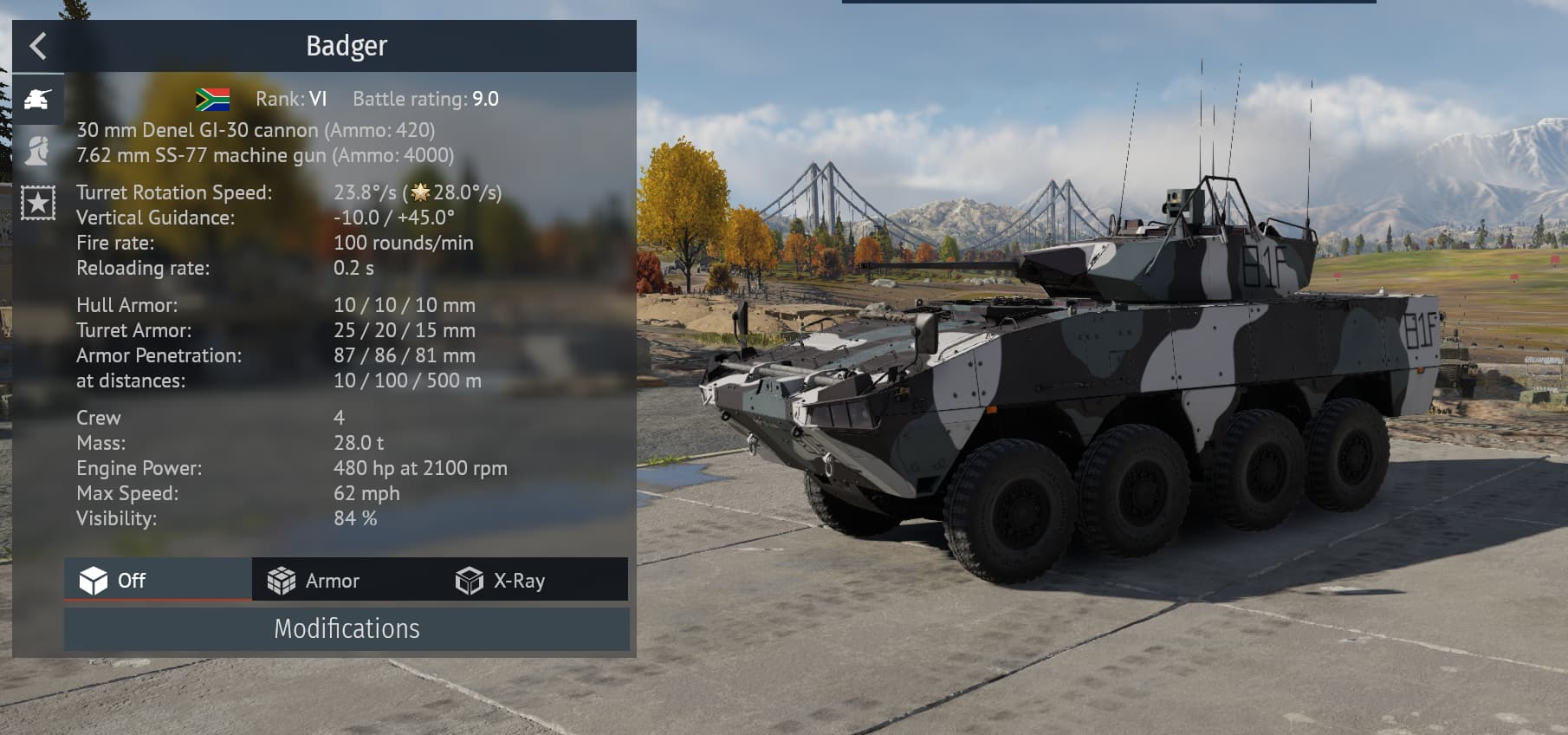Open the Modifications panel

[x=347, y=629]
